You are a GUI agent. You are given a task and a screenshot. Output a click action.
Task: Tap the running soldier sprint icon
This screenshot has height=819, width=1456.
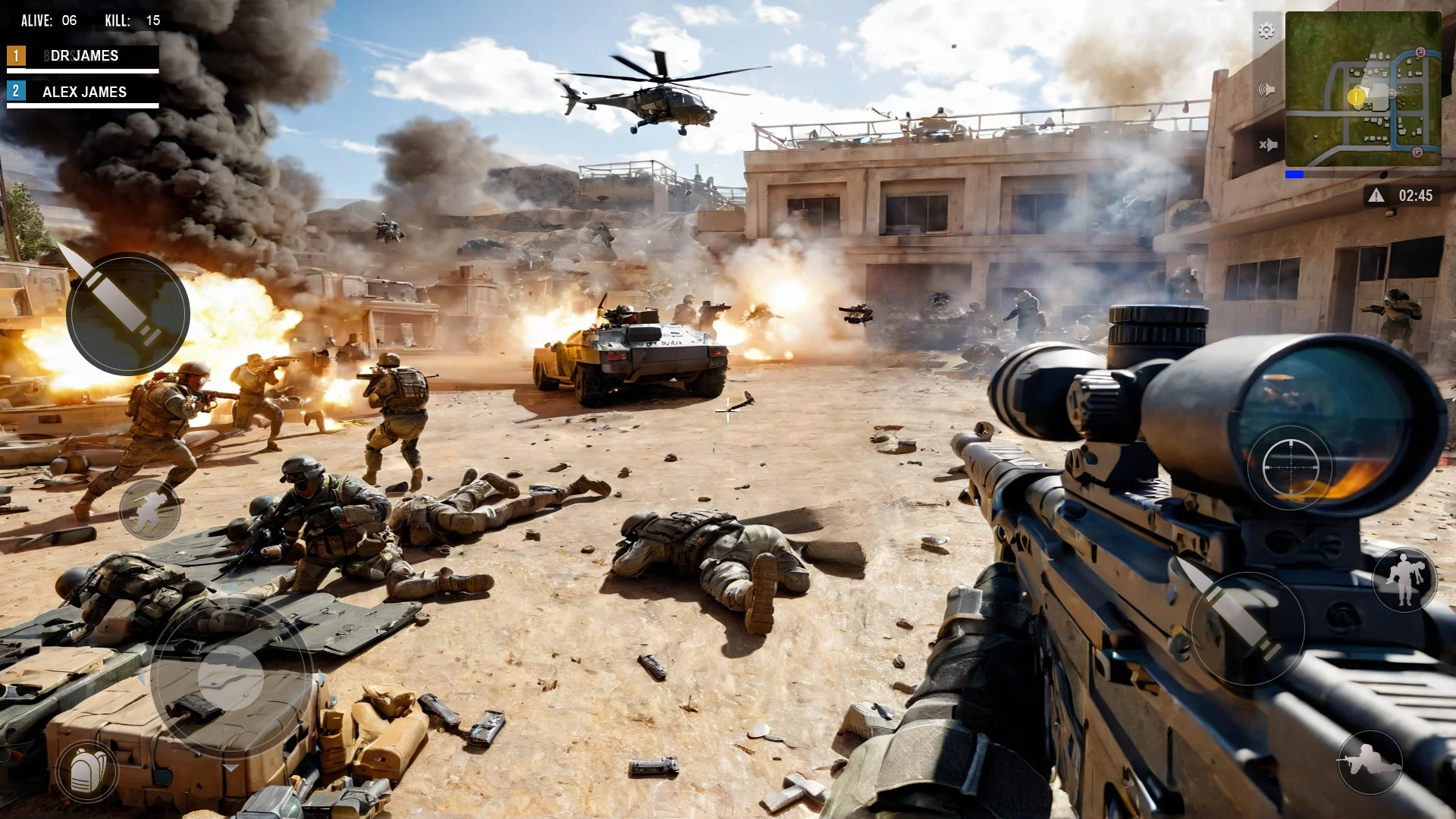tap(149, 508)
